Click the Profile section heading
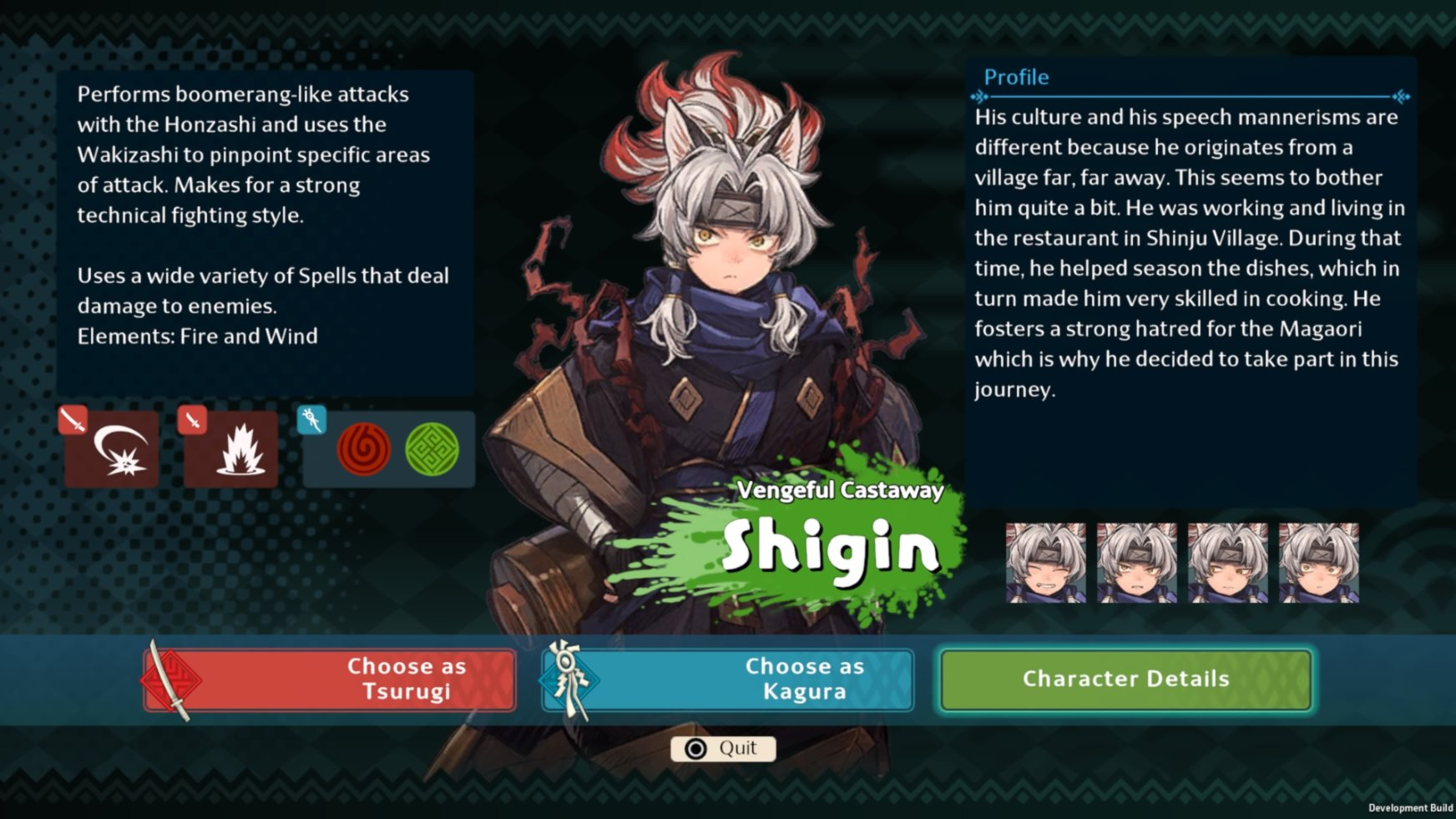 point(1014,77)
